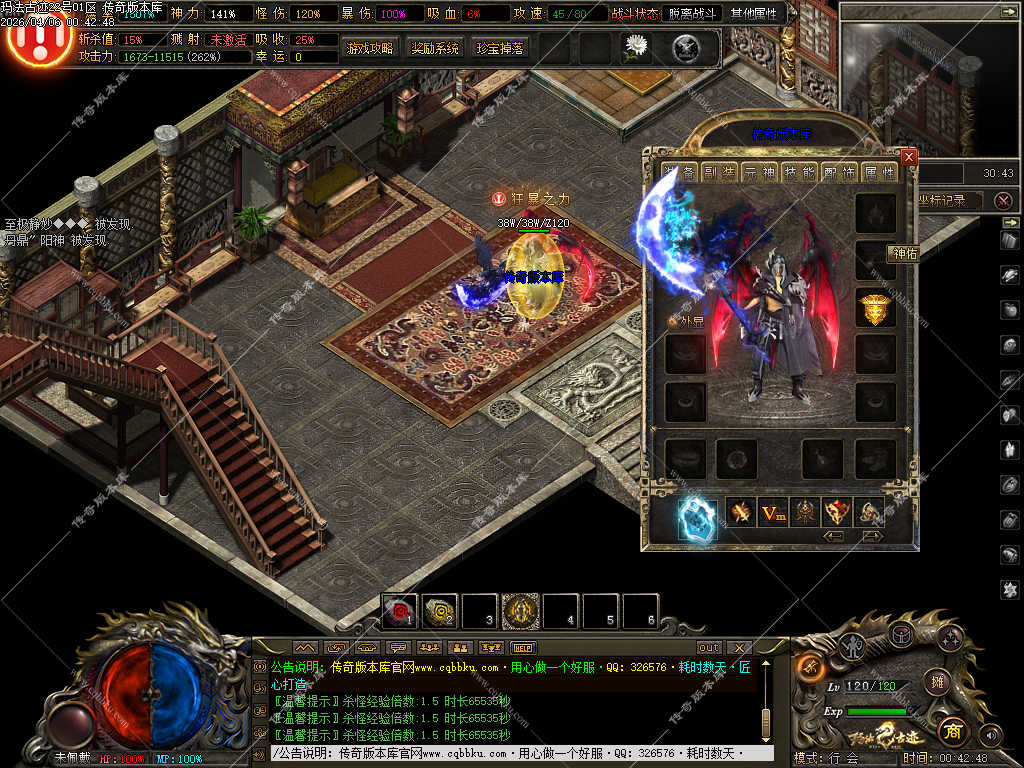Click the 神佑 side button
This screenshot has height=768, width=1024.
click(904, 254)
